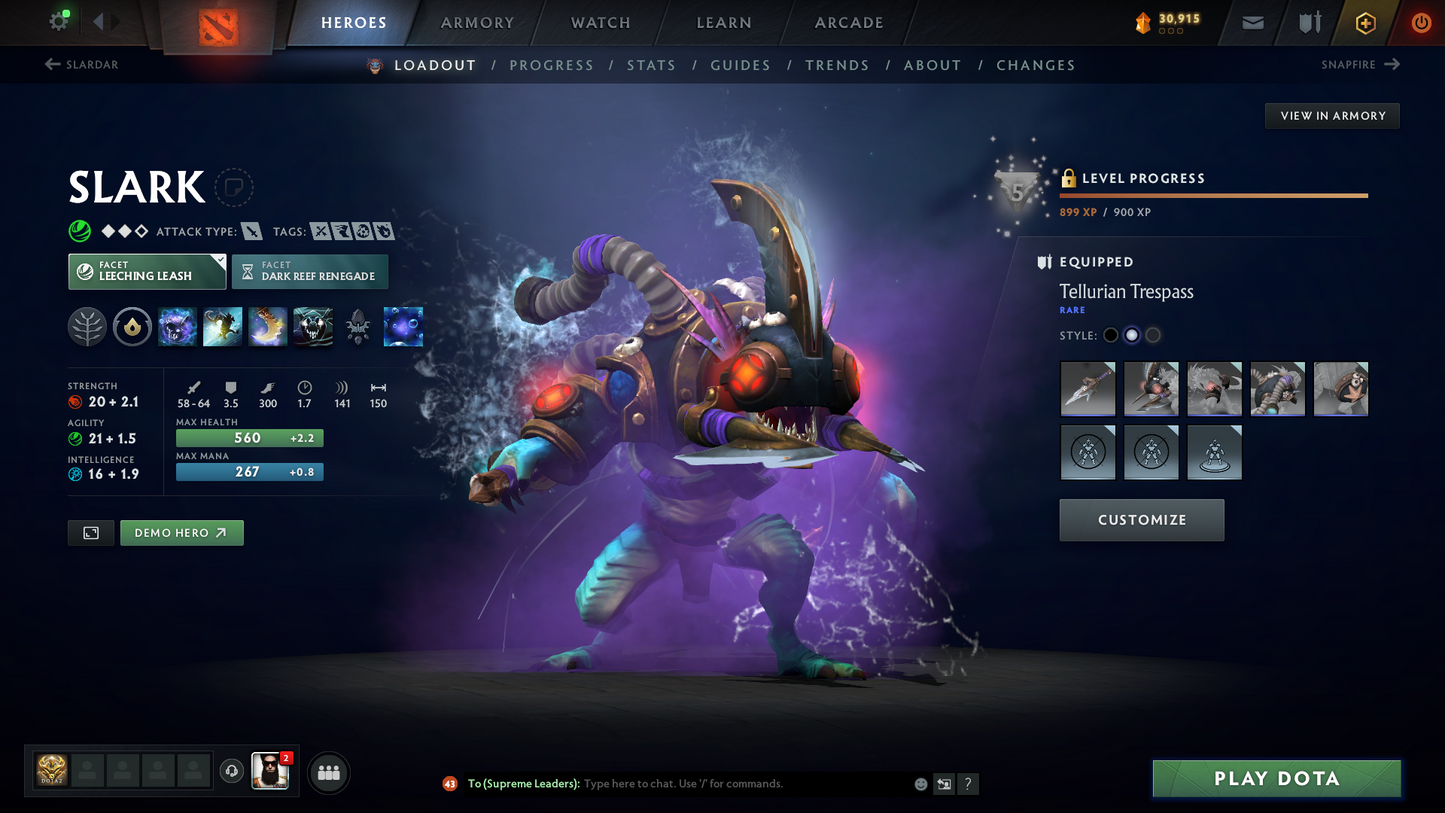The height and width of the screenshot is (813, 1445).
Task: Go to next hero Snapfire
Action: click(x=1360, y=65)
